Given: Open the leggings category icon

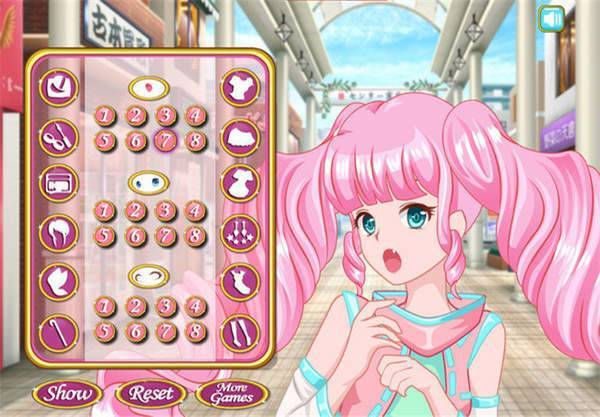Looking at the screenshot, I should click(x=239, y=330).
